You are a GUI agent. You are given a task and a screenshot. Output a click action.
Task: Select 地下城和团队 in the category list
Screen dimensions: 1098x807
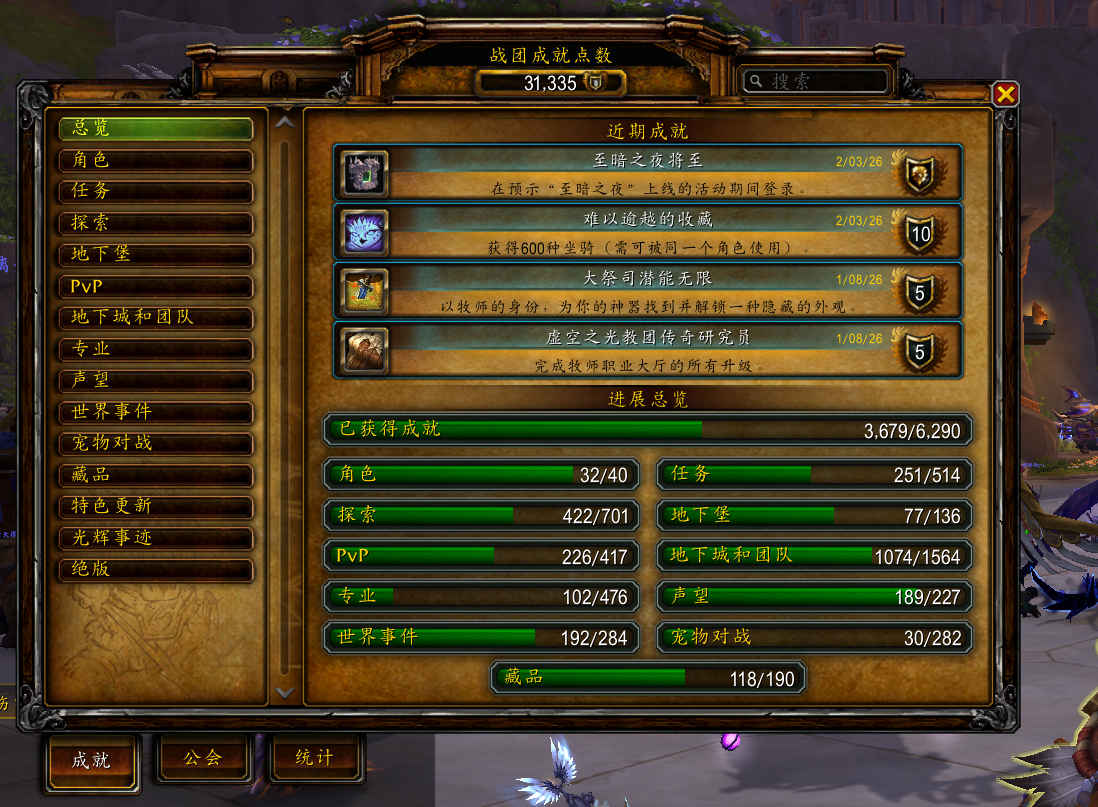click(x=155, y=317)
